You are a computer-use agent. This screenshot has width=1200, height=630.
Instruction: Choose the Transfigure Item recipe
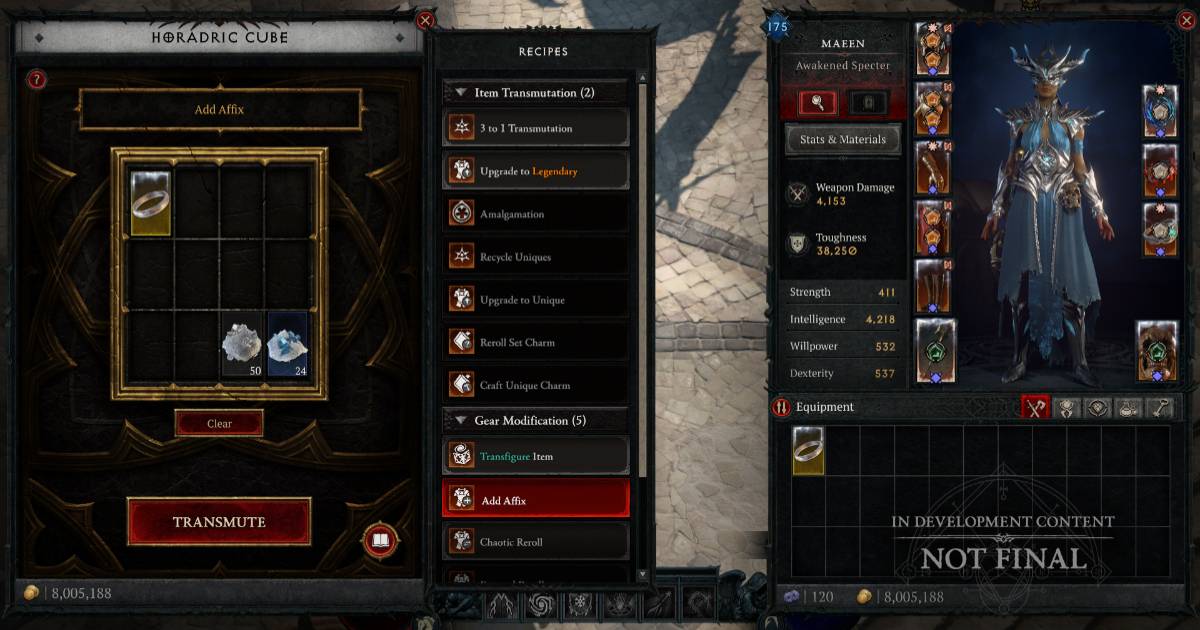536,456
